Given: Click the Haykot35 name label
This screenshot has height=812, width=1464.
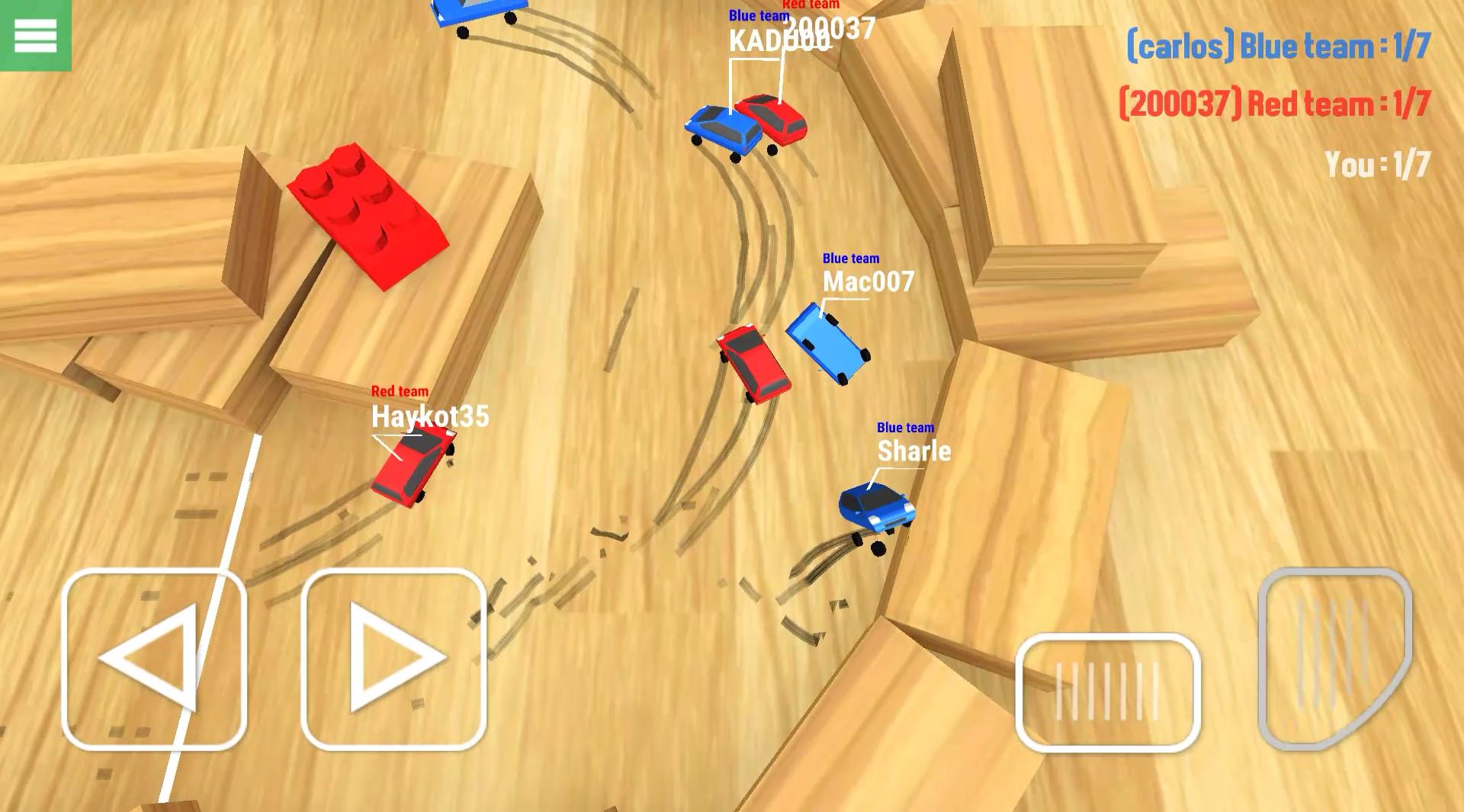Looking at the screenshot, I should coord(431,418).
